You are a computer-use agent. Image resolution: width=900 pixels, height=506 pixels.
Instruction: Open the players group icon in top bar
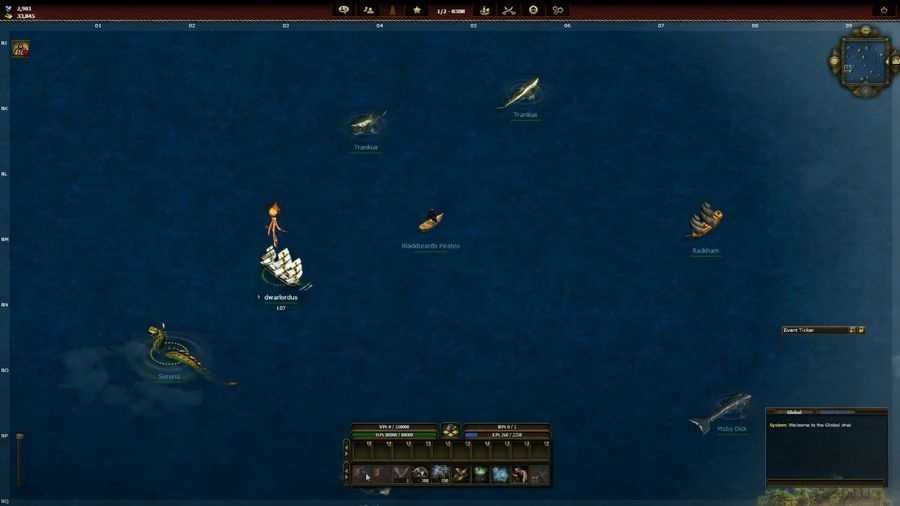click(x=369, y=10)
